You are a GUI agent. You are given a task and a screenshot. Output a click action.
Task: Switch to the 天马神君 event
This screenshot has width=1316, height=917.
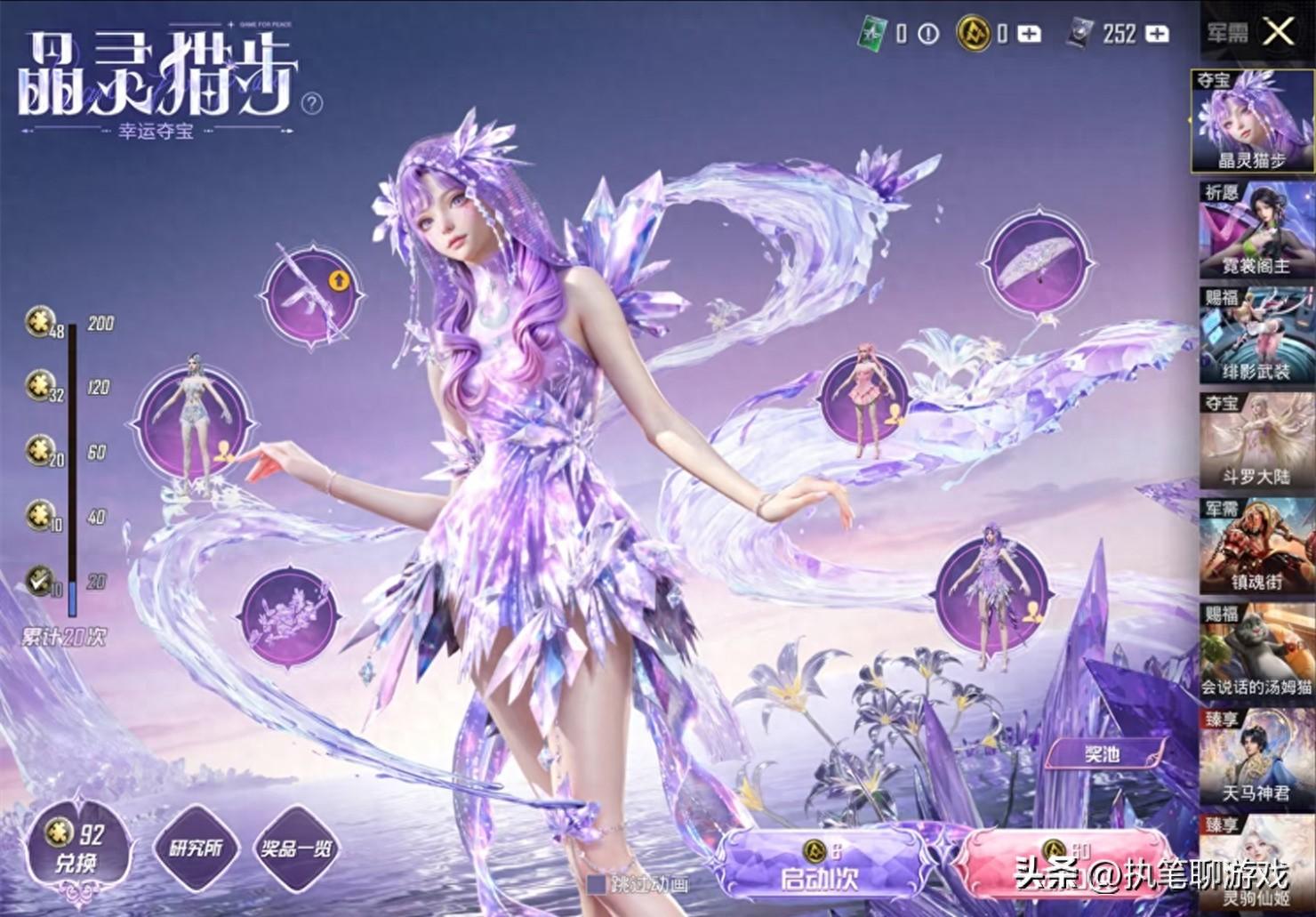[1255, 757]
